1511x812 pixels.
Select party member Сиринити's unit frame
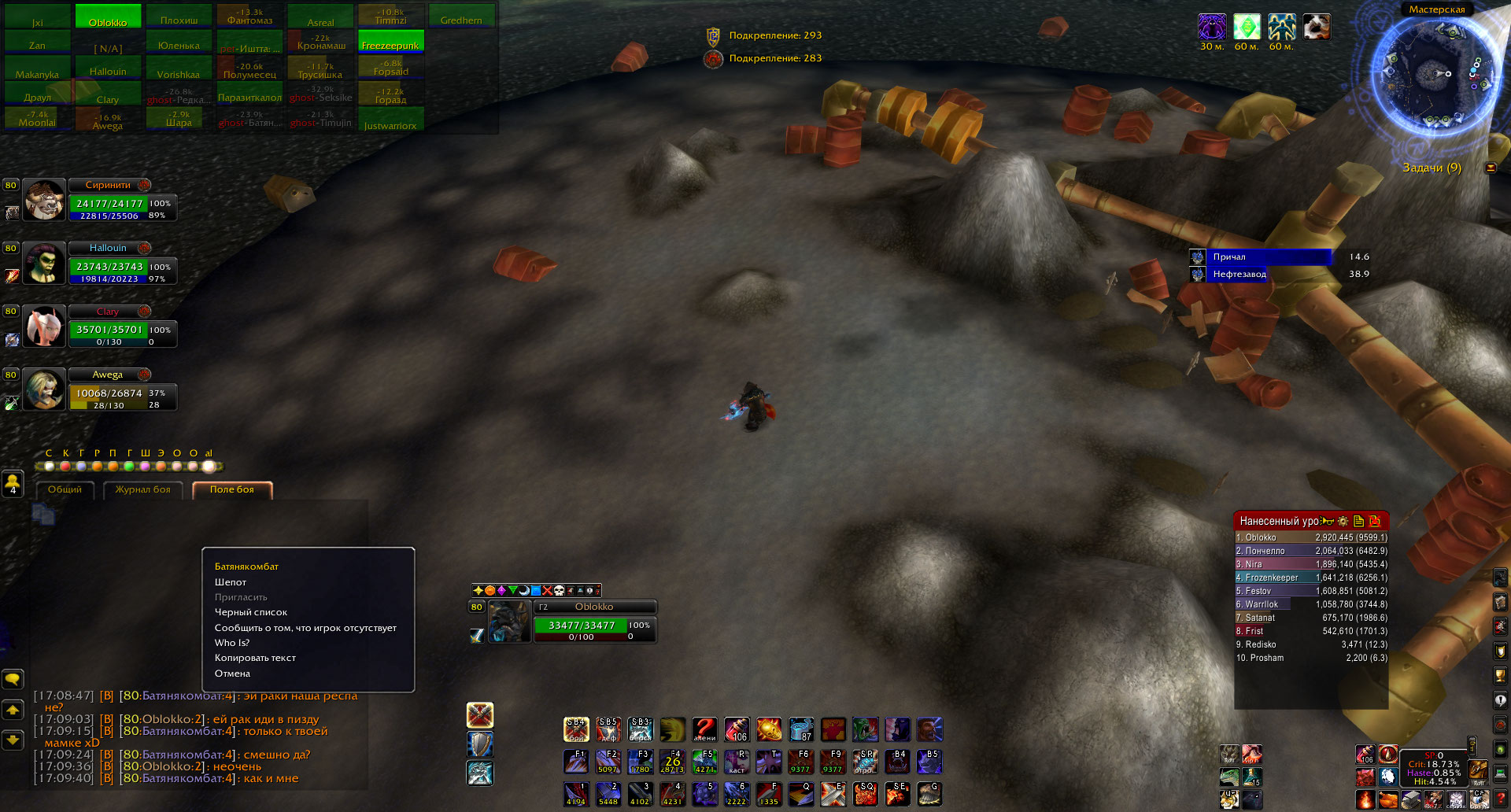(109, 203)
